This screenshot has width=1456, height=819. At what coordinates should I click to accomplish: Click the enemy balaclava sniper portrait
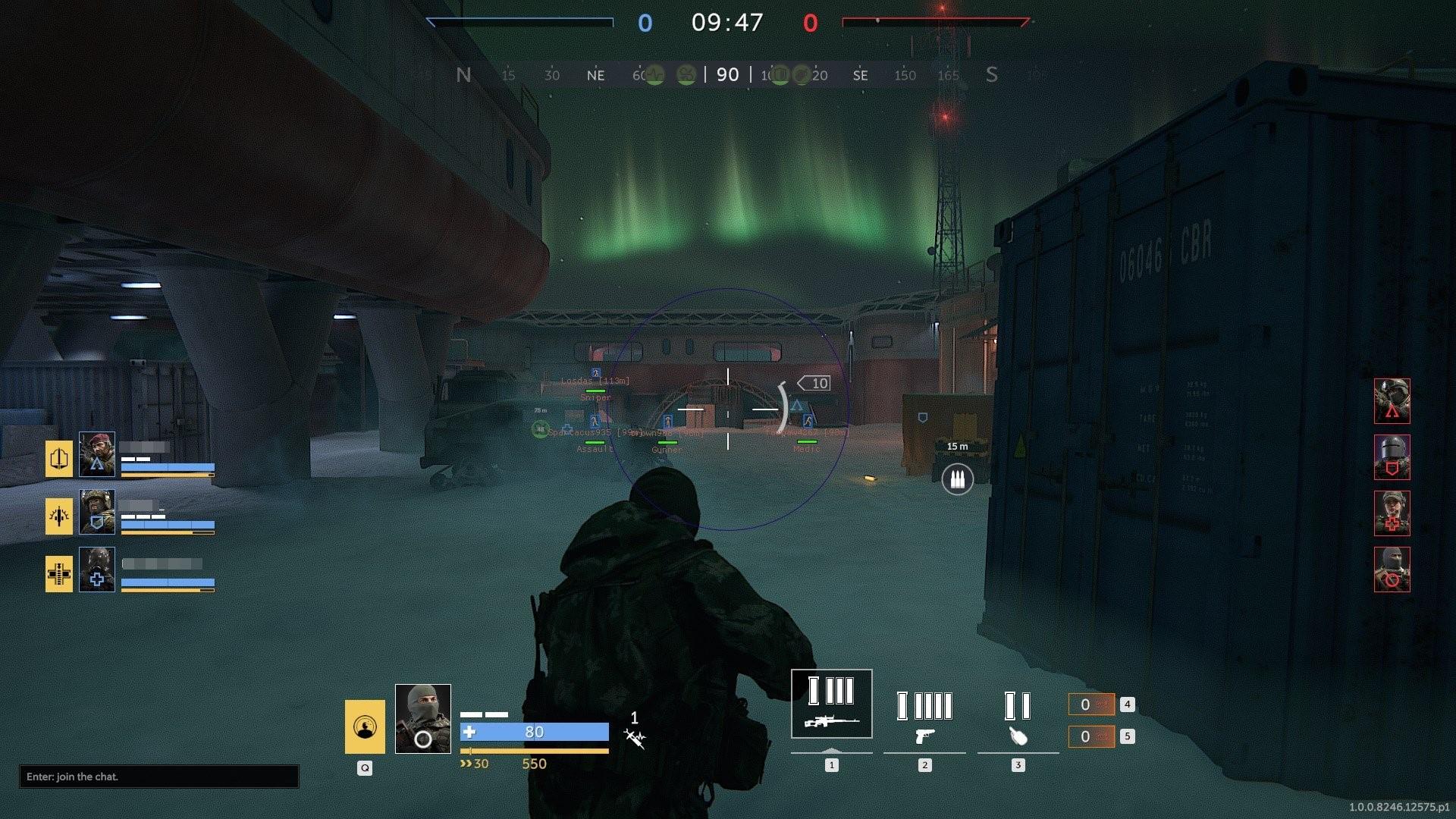pos(1392,570)
